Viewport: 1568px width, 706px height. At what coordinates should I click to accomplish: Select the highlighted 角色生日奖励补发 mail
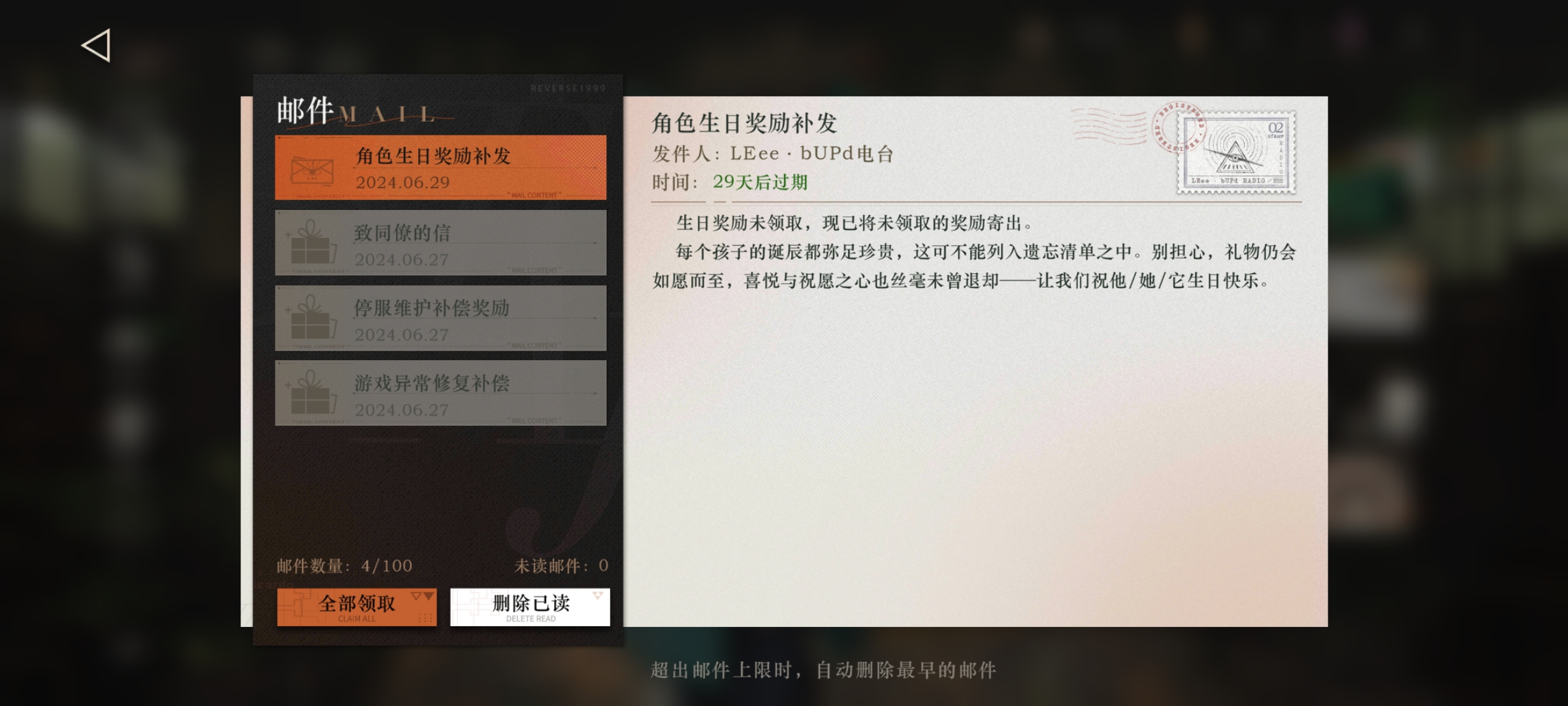(441, 167)
